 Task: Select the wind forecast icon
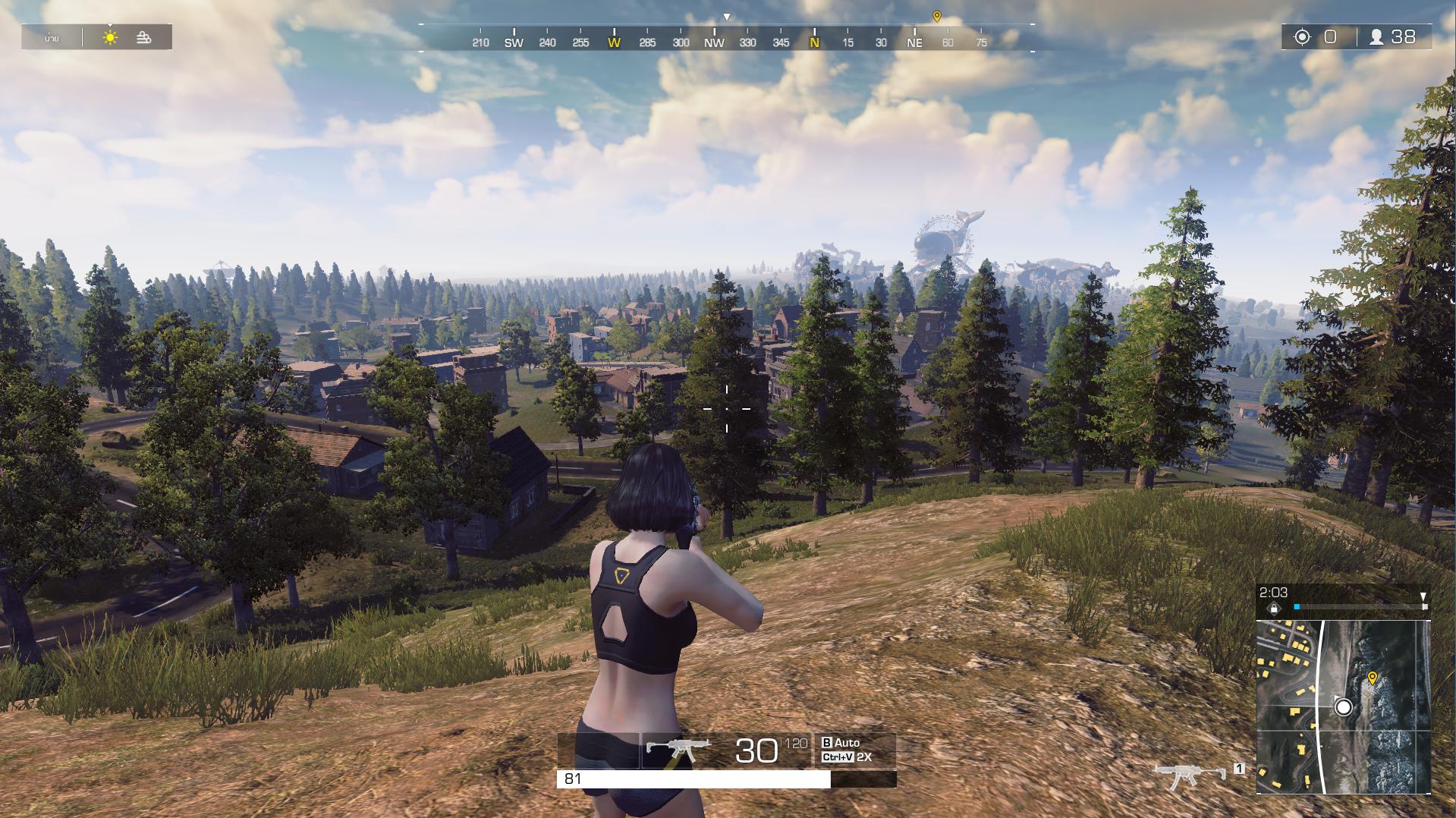(x=143, y=36)
